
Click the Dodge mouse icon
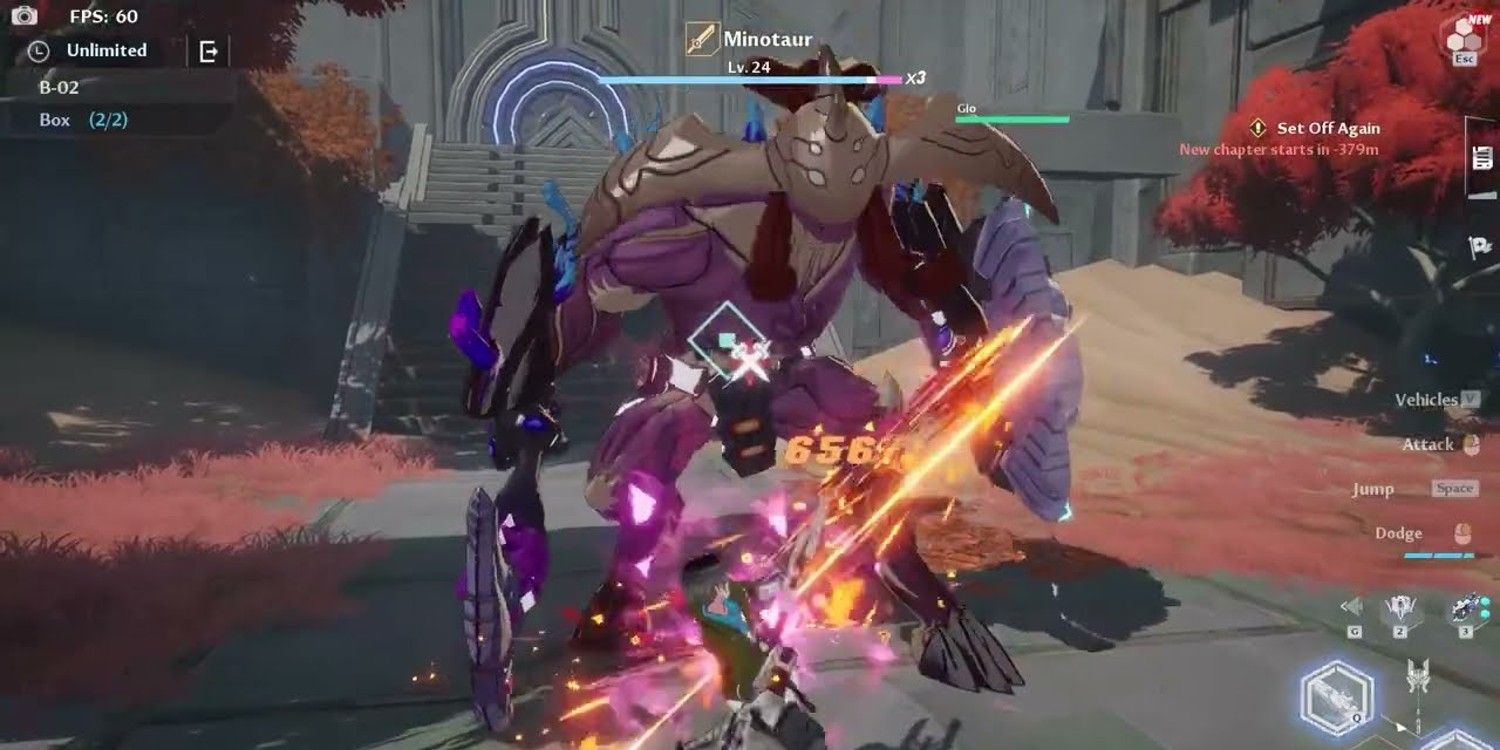click(x=1461, y=533)
